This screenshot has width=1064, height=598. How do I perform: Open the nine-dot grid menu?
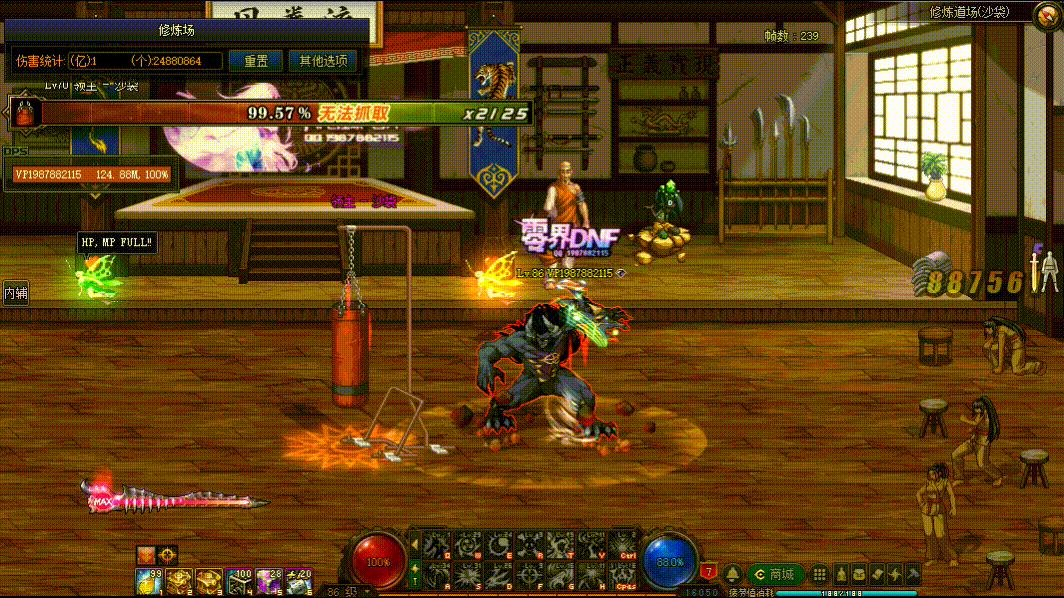tap(820, 574)
